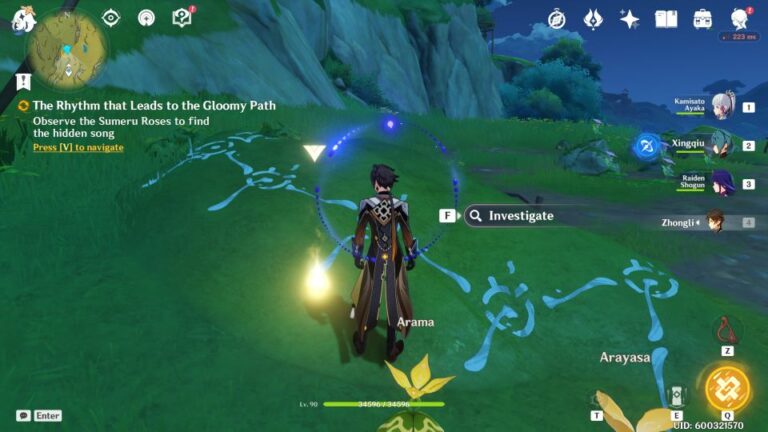This screenshot has width=768, height=432.
Task: Open the wing-shaped events icon
Action: click(x=593, y=19)
